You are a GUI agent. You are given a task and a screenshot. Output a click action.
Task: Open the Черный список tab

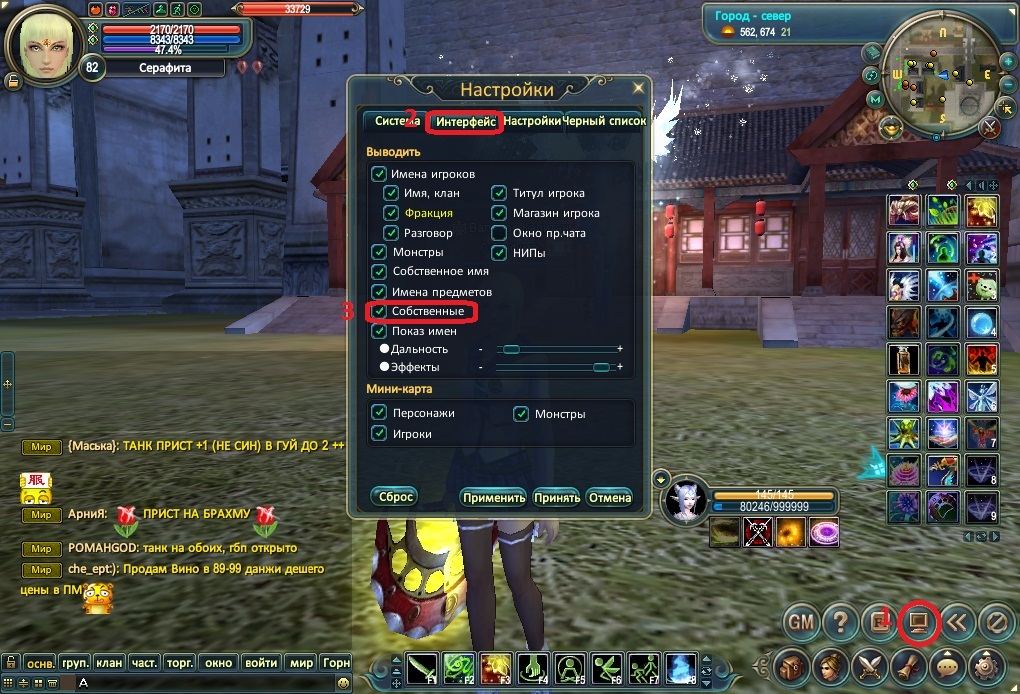coord(604,121)
